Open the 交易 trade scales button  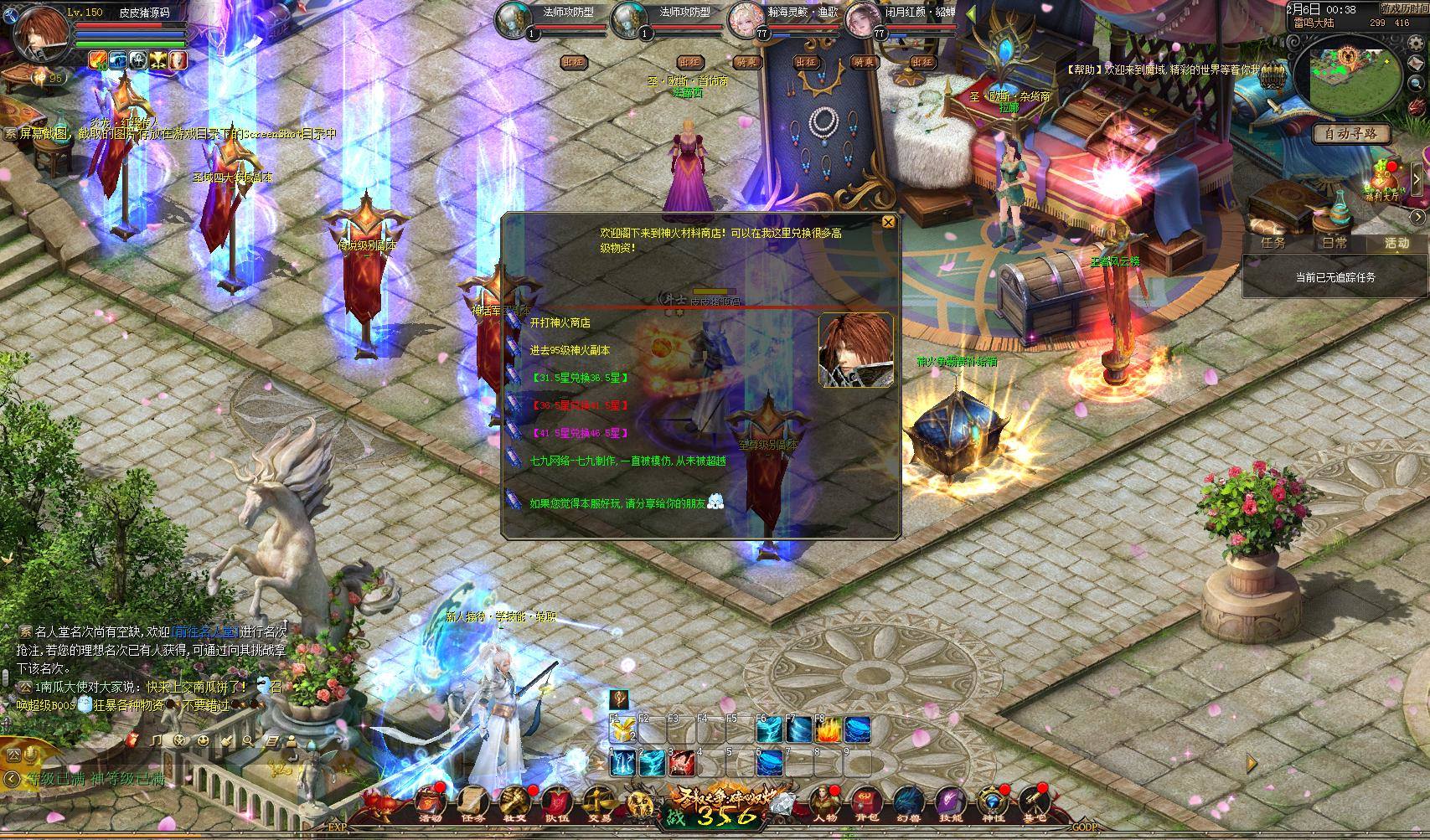[x=598, y=806]
